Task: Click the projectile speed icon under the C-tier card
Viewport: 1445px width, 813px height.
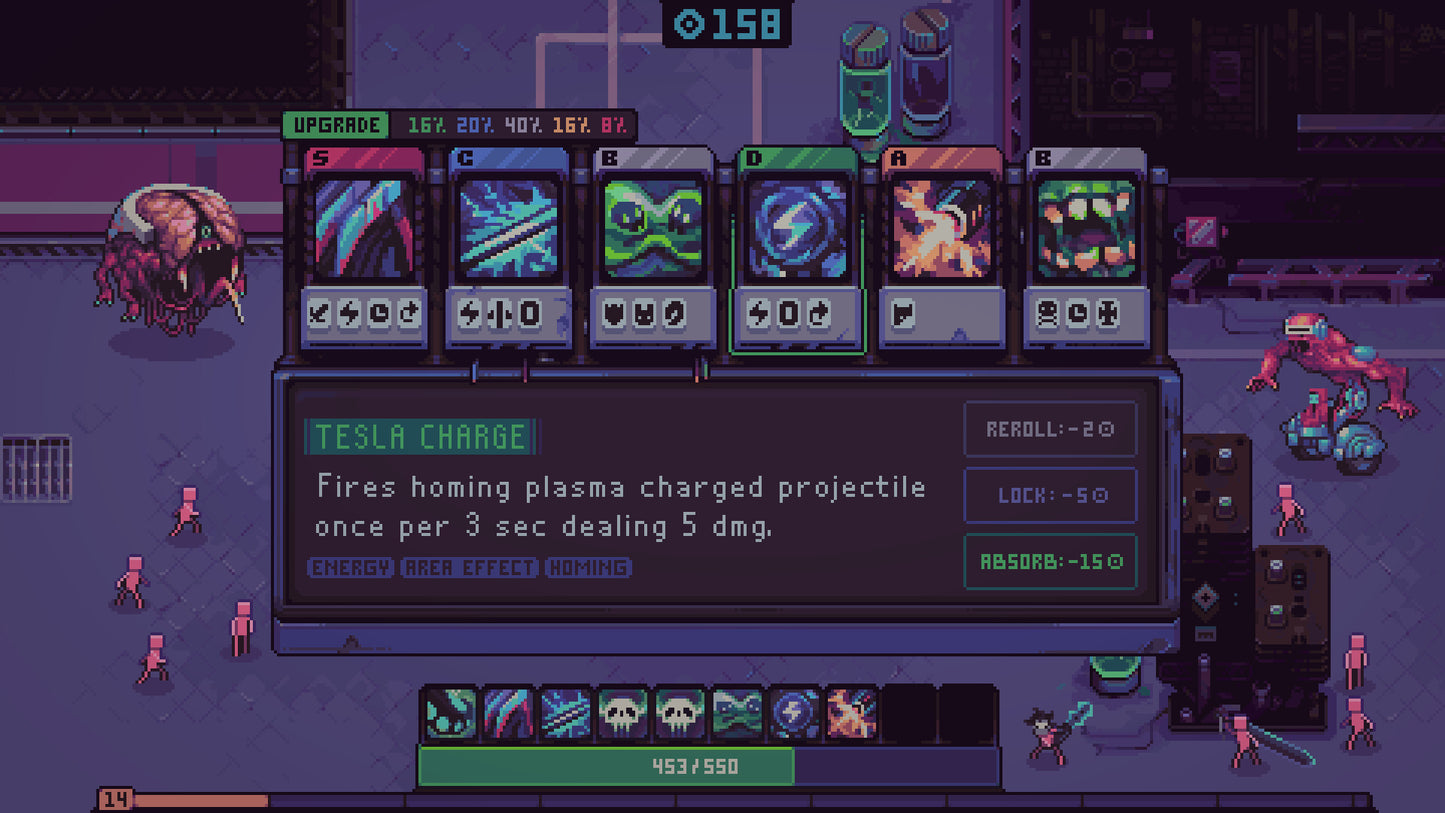Action: (501, 315)
